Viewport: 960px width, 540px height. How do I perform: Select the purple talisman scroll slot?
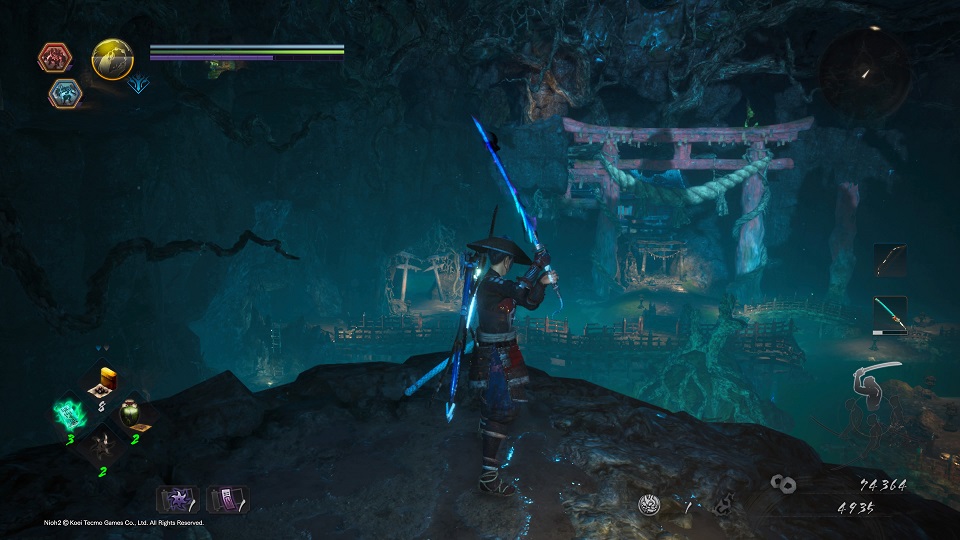pyautogui.click(x=226, y=498)
